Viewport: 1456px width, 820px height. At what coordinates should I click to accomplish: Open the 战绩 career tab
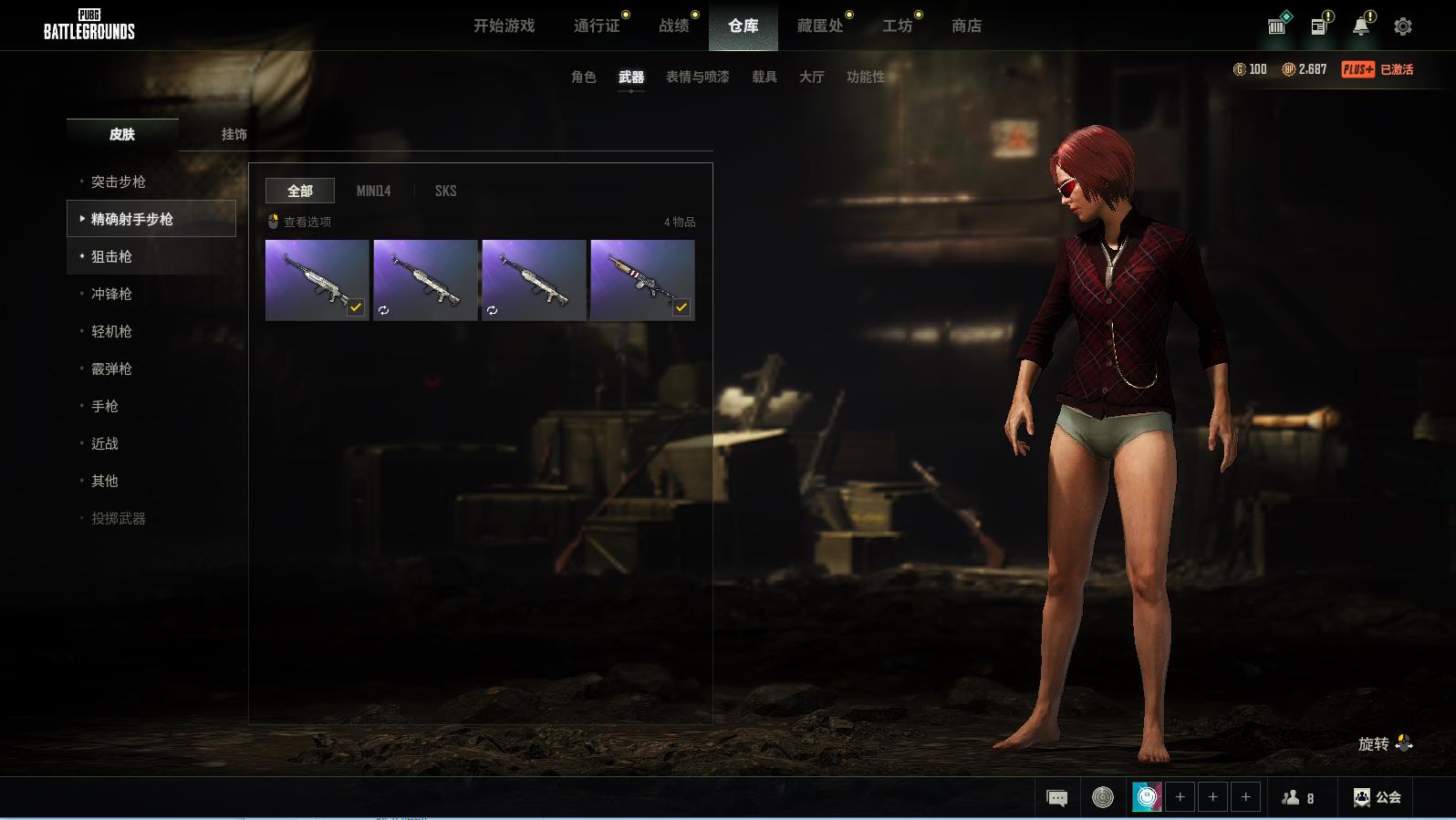coord(674,26)
